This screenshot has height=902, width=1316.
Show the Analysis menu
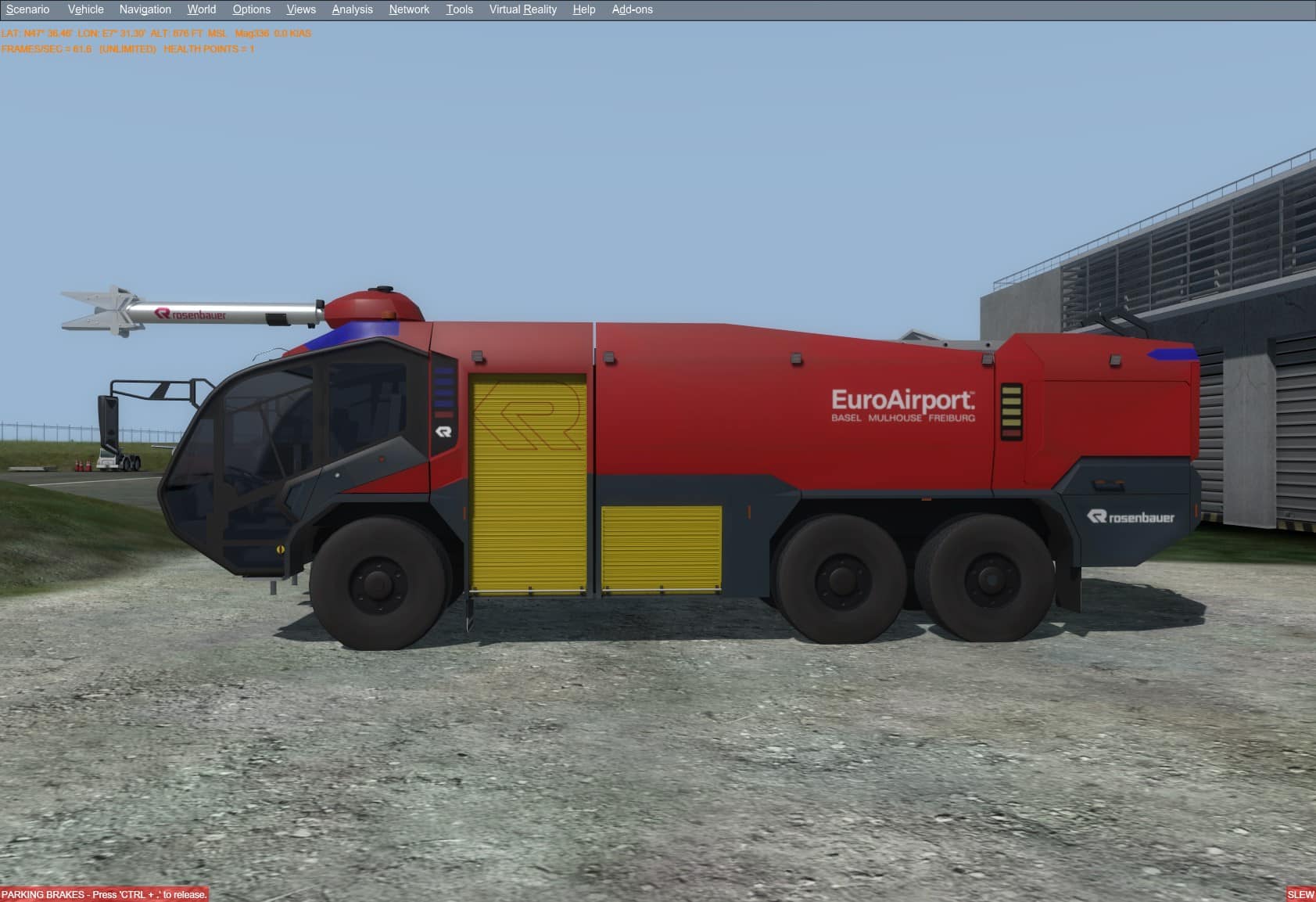pos(352,9)
